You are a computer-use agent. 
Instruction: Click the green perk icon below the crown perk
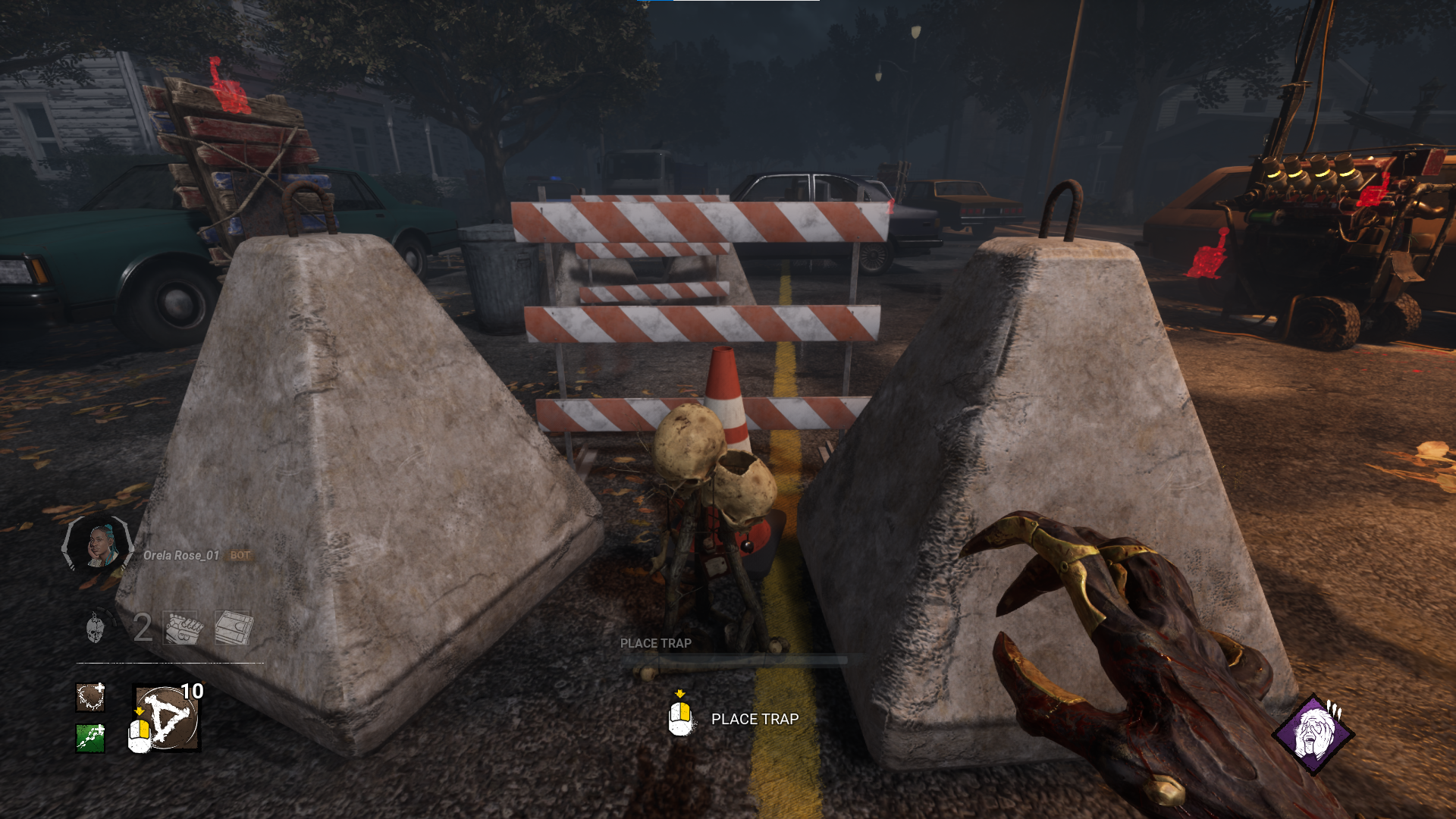point(89,737)
